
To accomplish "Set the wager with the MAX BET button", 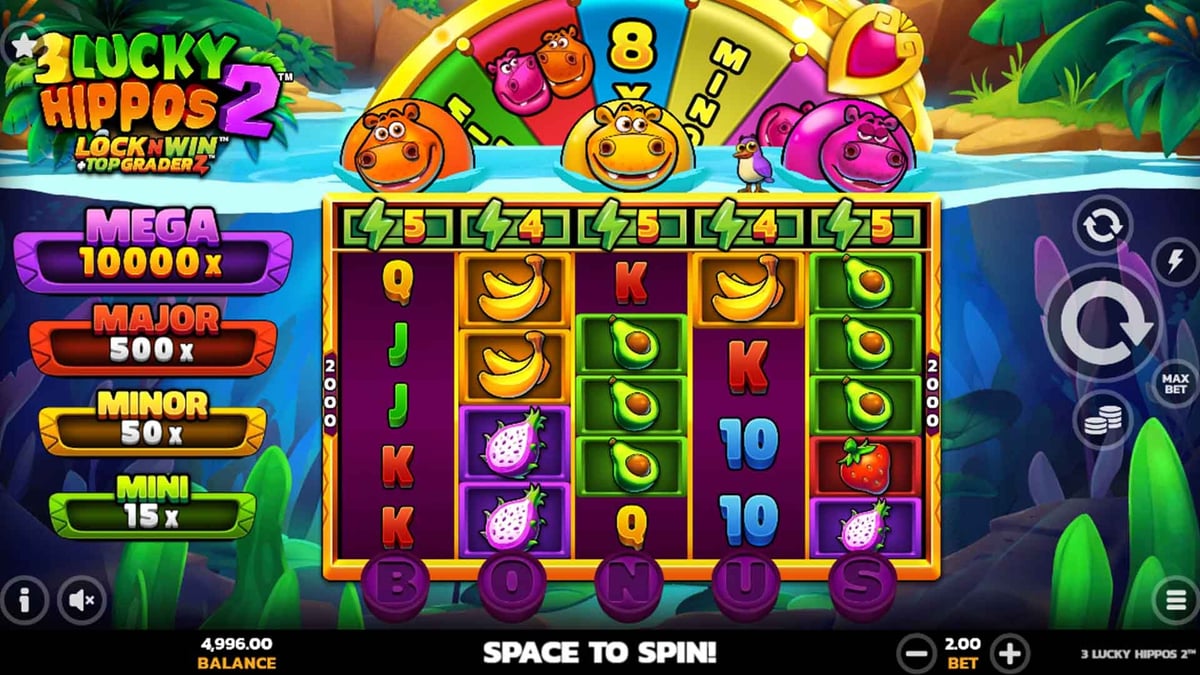I will point(1175,383).
